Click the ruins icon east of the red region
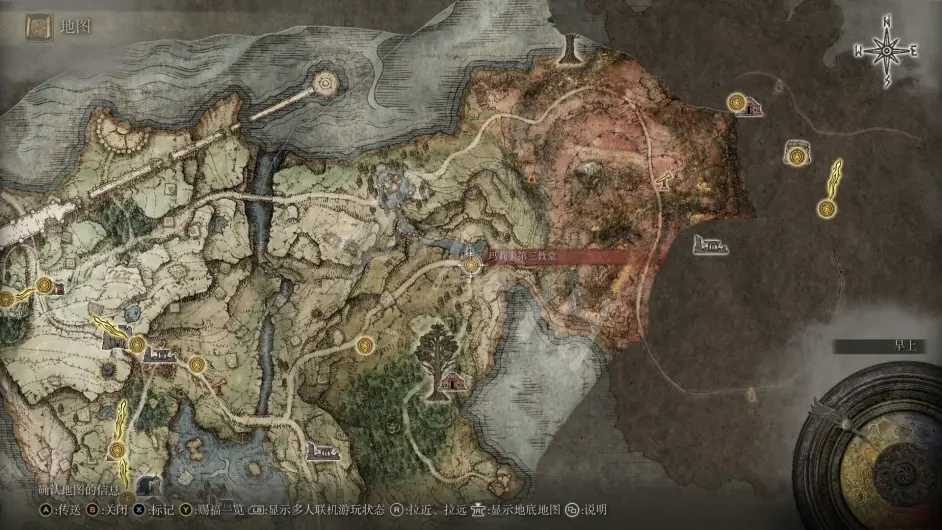 (x=712, y=243)
